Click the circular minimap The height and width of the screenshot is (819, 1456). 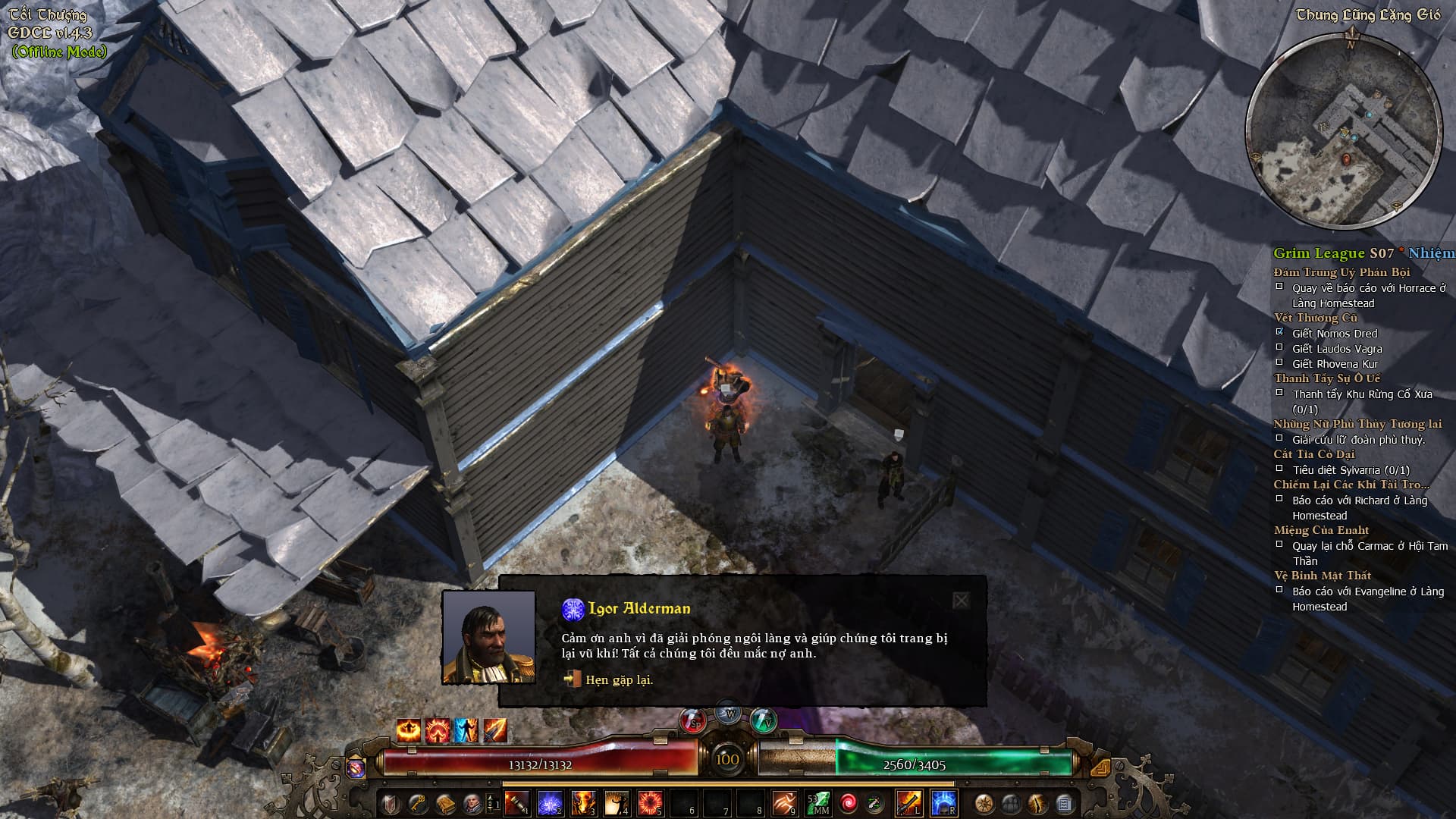tap(1345, 129)
